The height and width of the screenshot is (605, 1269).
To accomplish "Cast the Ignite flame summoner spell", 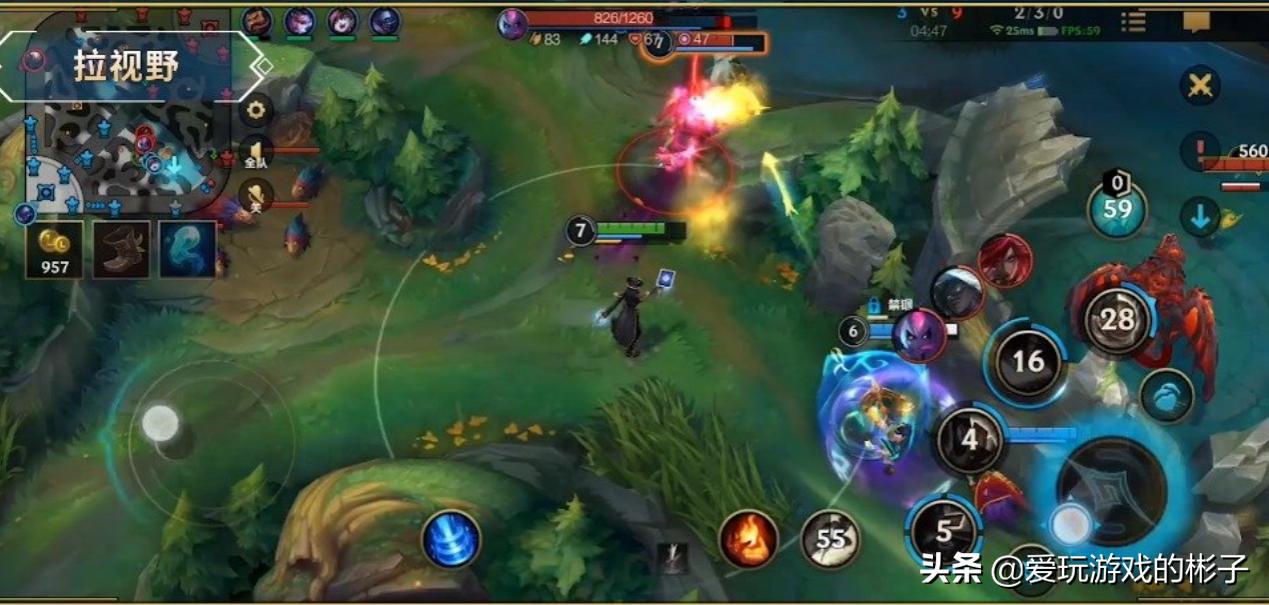I will pos(748,539).
